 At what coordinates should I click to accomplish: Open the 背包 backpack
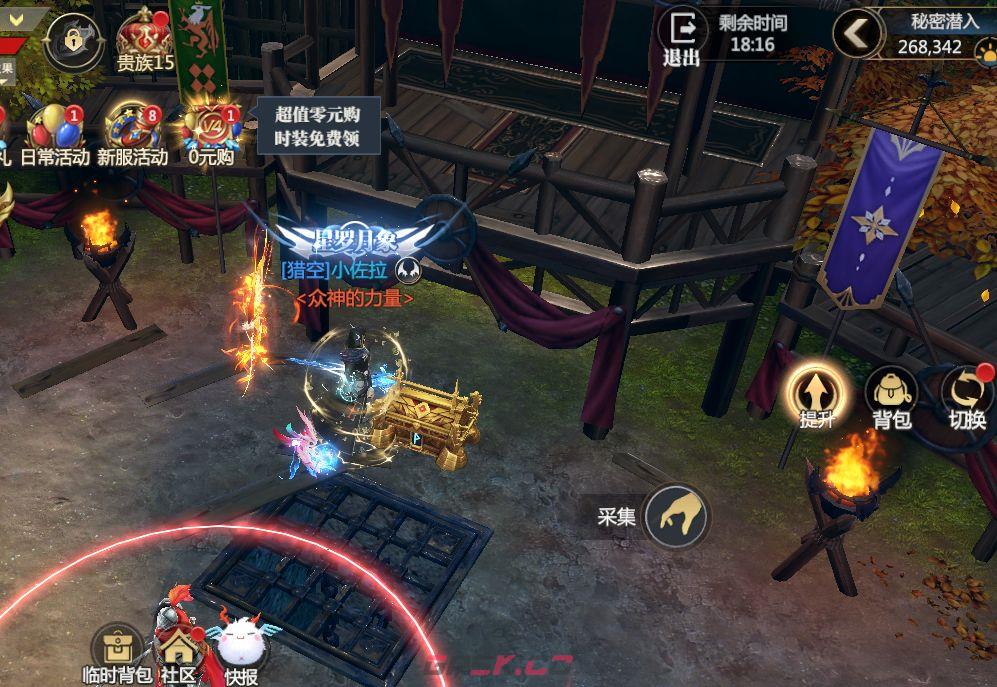click(x=891, y=393)
